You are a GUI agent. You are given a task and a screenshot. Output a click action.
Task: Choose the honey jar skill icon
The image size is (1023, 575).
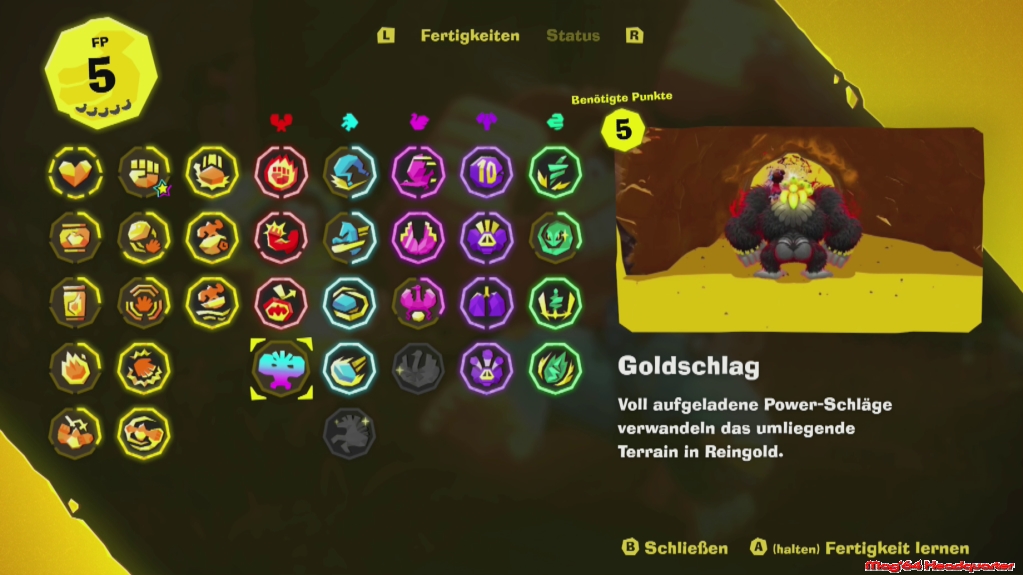click(x=75, y=237)
